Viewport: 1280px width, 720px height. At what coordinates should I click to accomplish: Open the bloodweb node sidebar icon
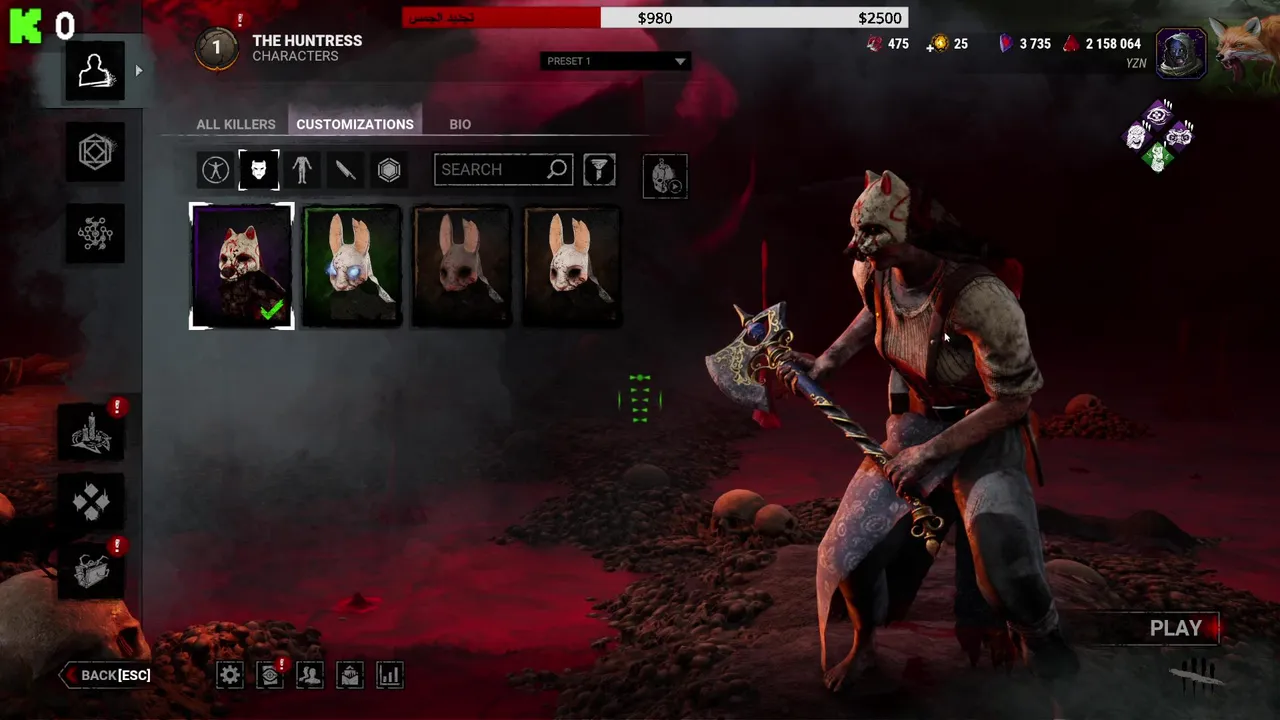[x=95, y=233]
